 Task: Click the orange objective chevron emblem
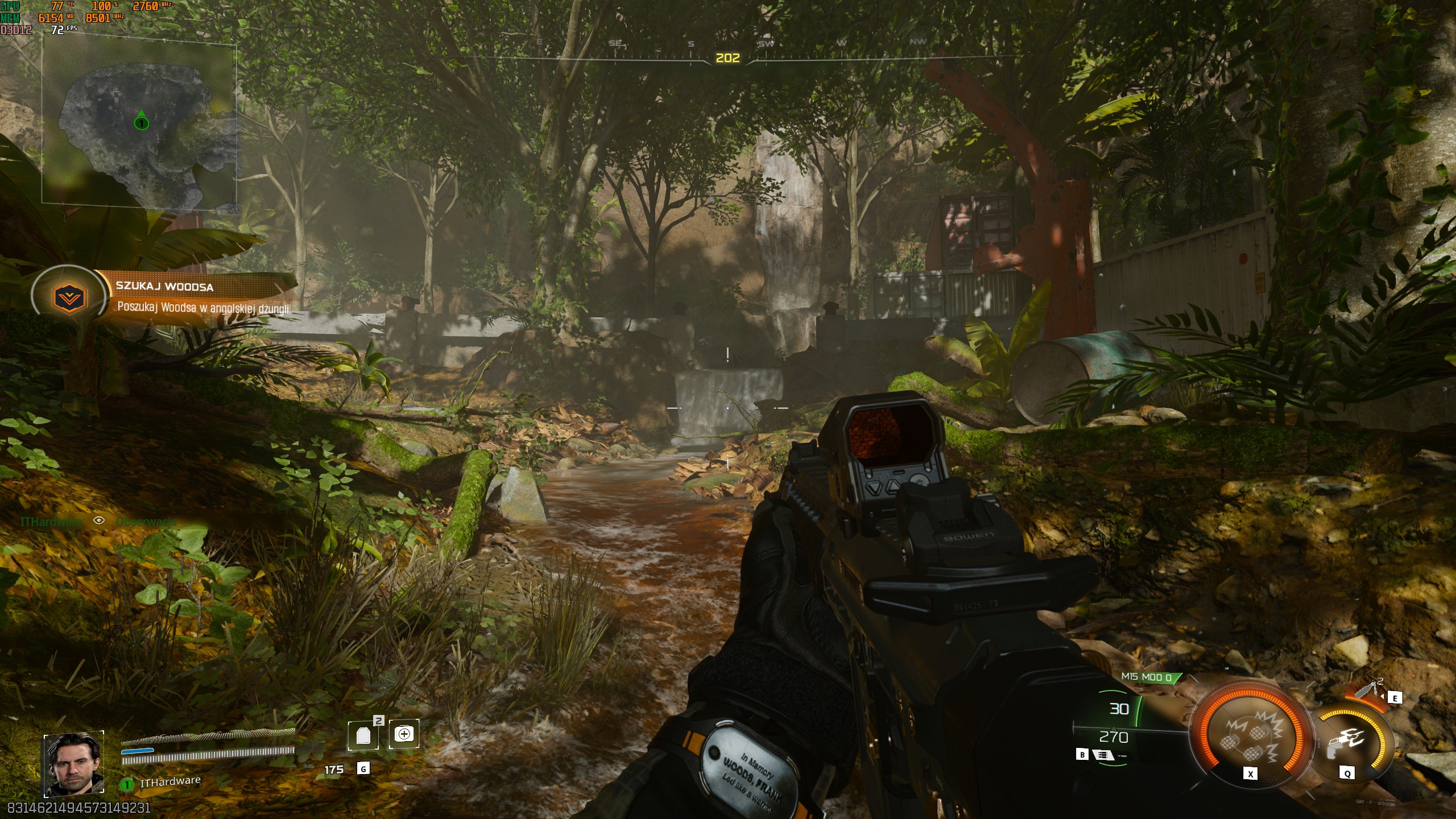(69, 296)
